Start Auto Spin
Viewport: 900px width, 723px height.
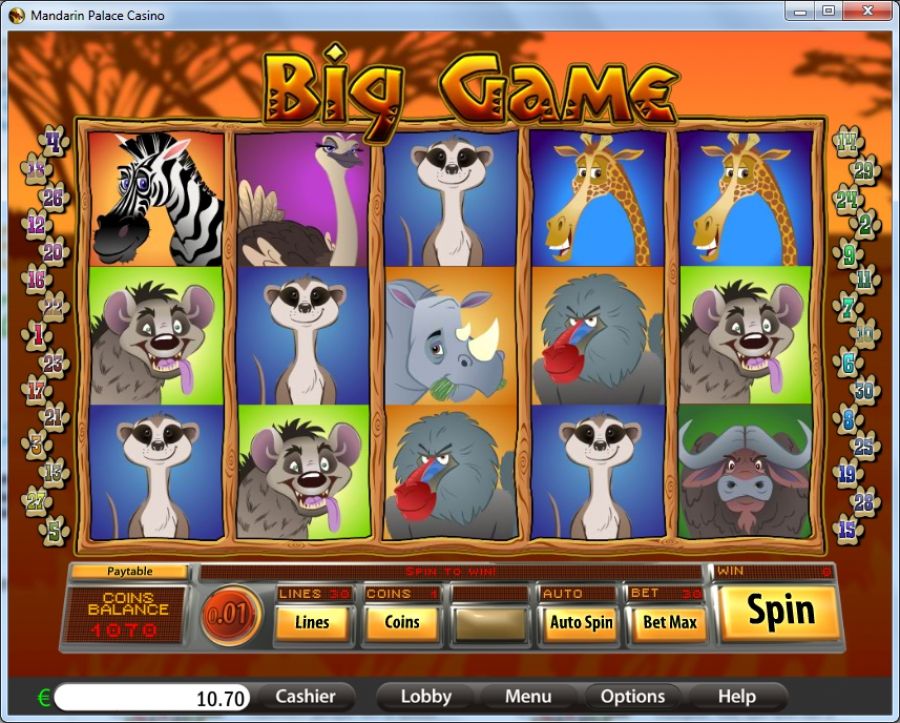pos(580,622)
